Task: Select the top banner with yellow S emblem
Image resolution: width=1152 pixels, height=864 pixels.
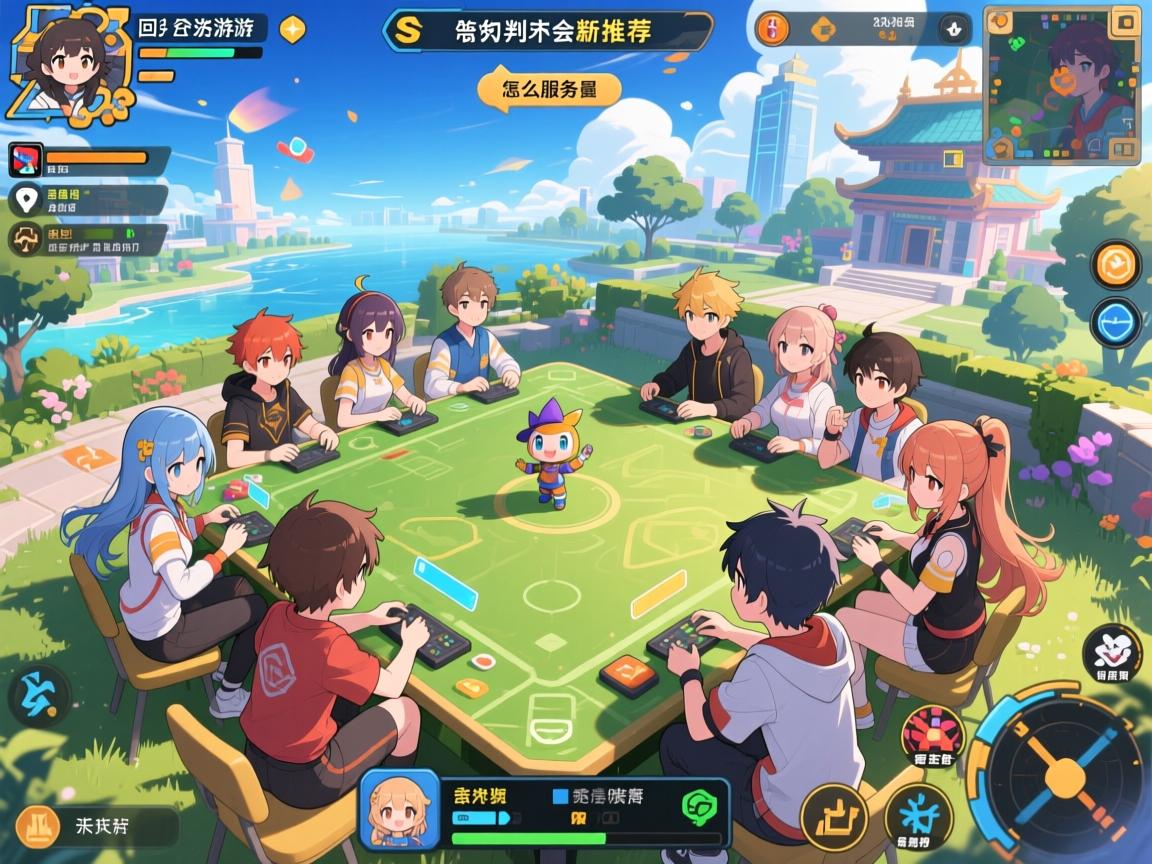Action: click(x=548, y=30)
